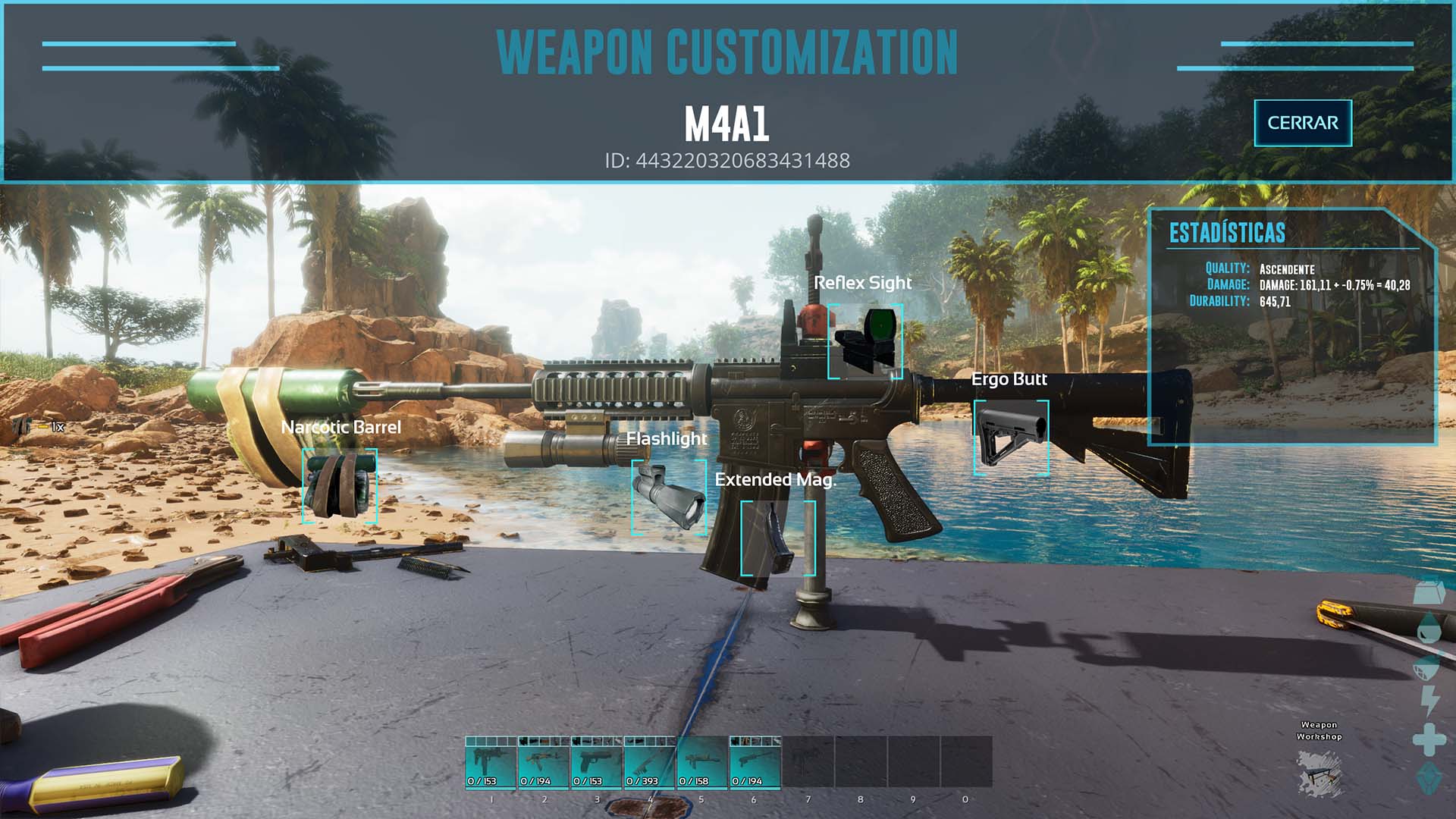The image size is (1456, 819).
Task: Pick the AK rifle in hotbar slot 2
Action: tap(544, 763)
